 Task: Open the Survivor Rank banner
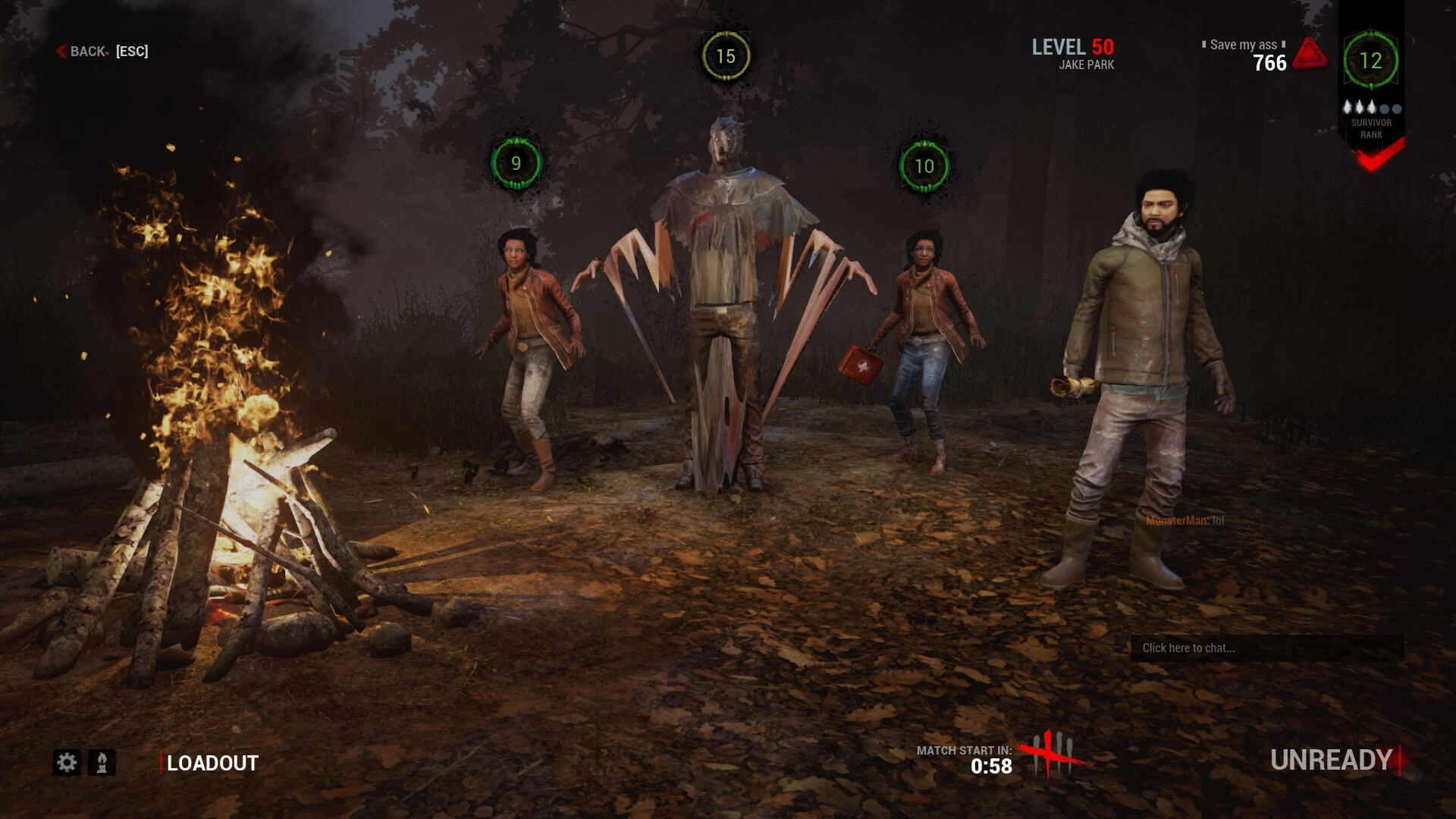[1372, 127]
